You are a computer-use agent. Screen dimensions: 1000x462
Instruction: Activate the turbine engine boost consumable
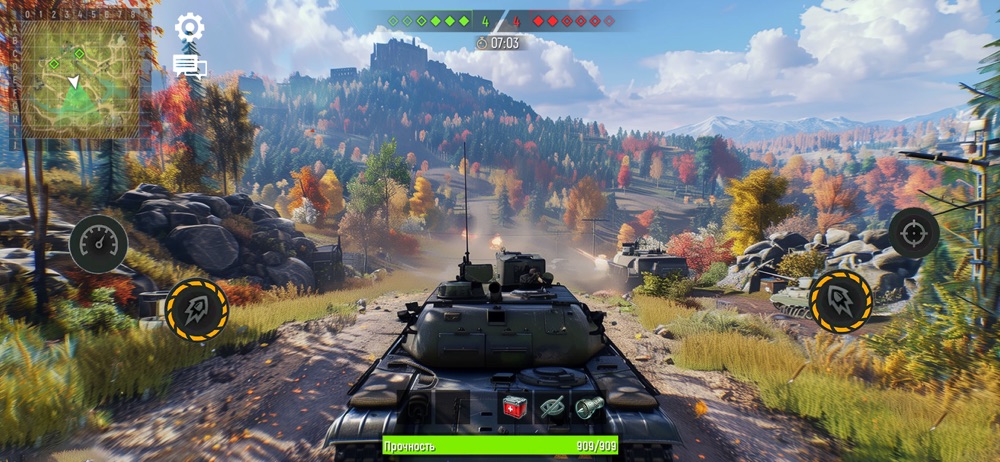pos(587,406)
